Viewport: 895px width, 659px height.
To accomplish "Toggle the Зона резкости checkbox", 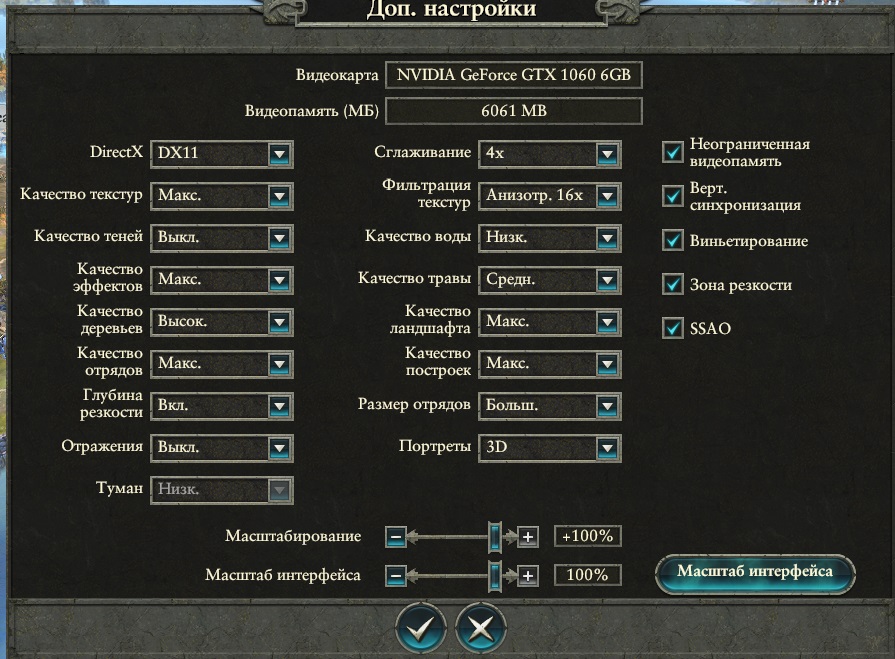I will pos(672,285).
